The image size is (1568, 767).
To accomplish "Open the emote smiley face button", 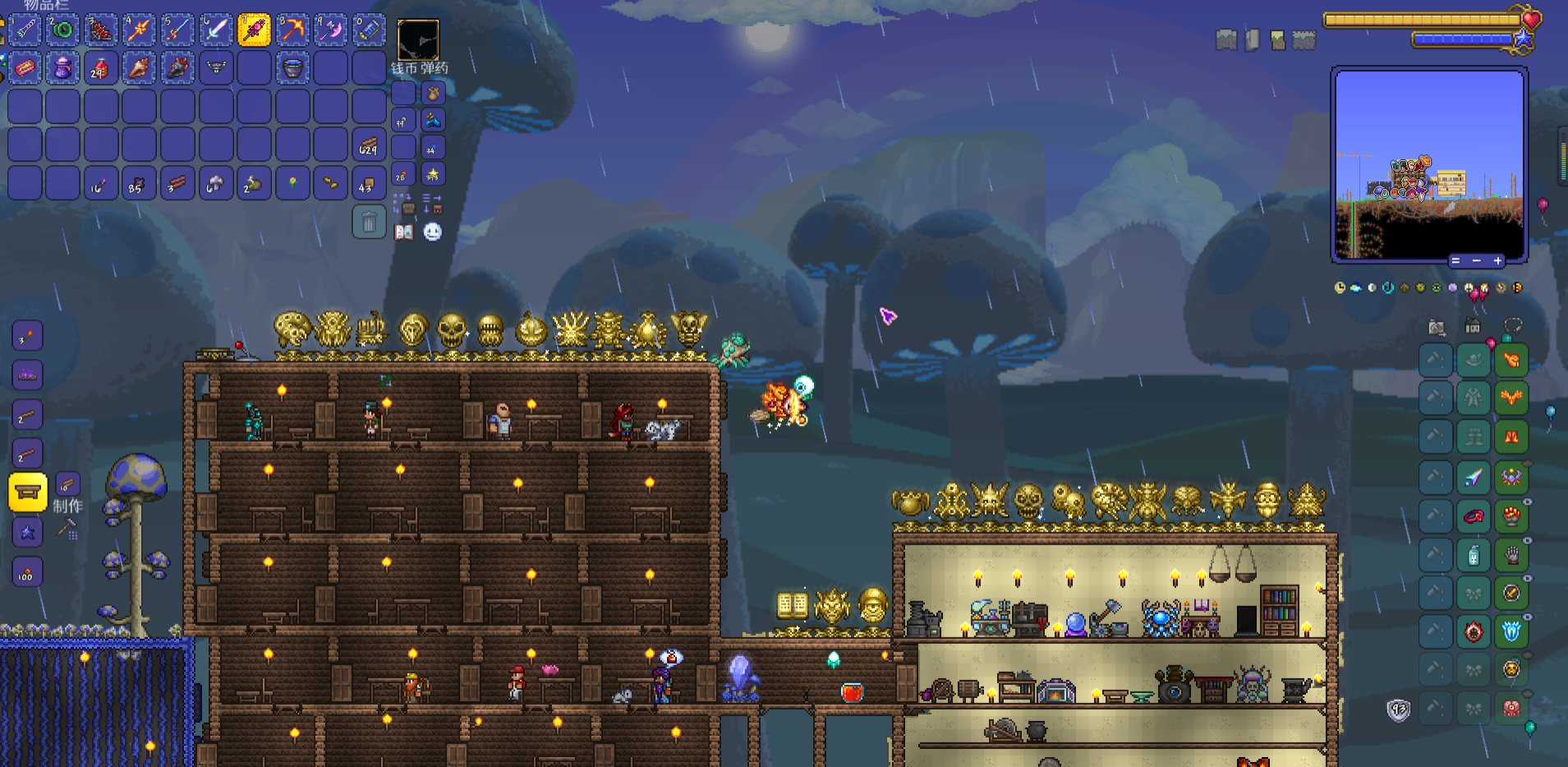I will [433, 232].
